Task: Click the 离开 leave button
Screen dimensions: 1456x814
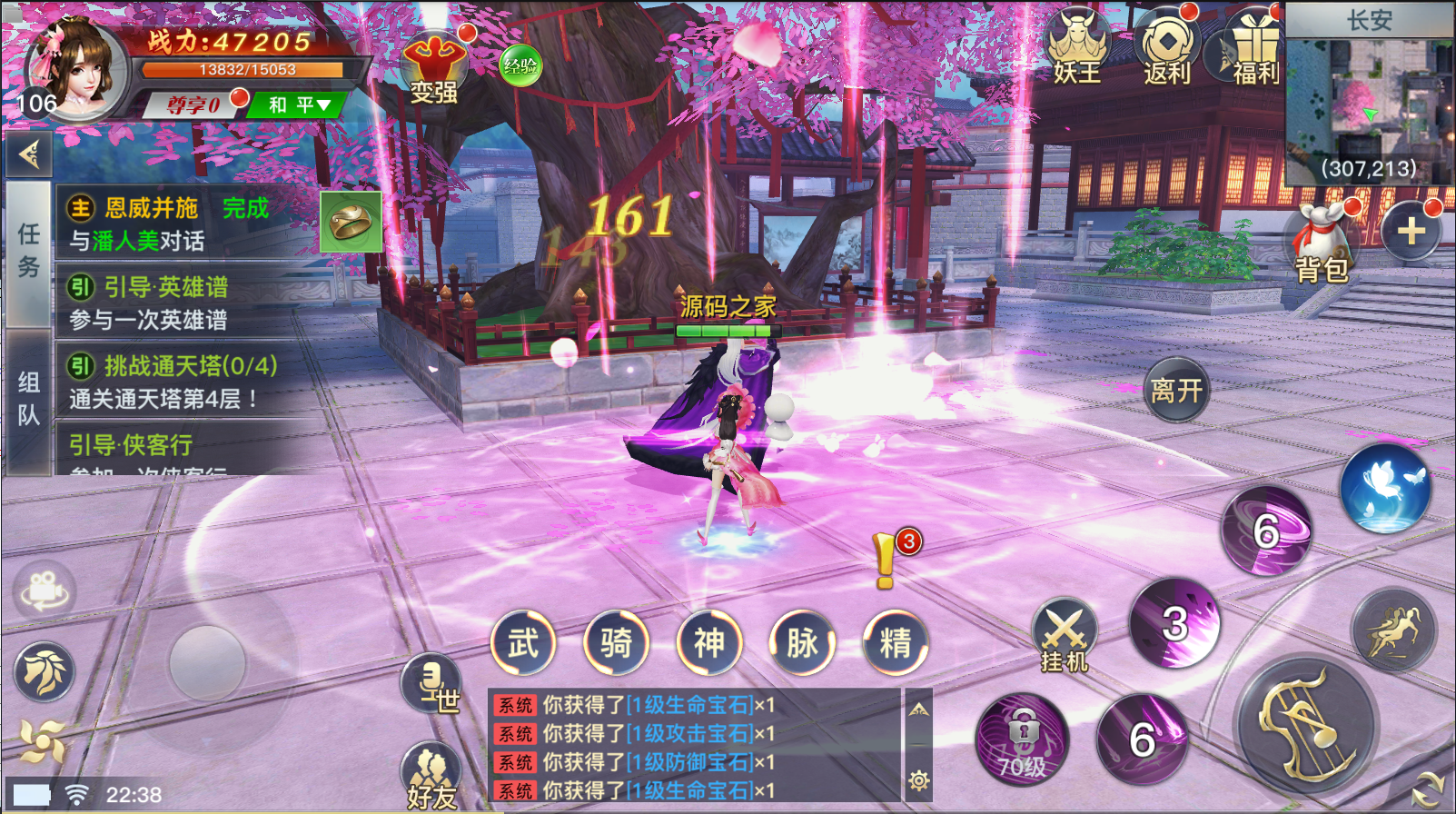Action: [1176, 391]
